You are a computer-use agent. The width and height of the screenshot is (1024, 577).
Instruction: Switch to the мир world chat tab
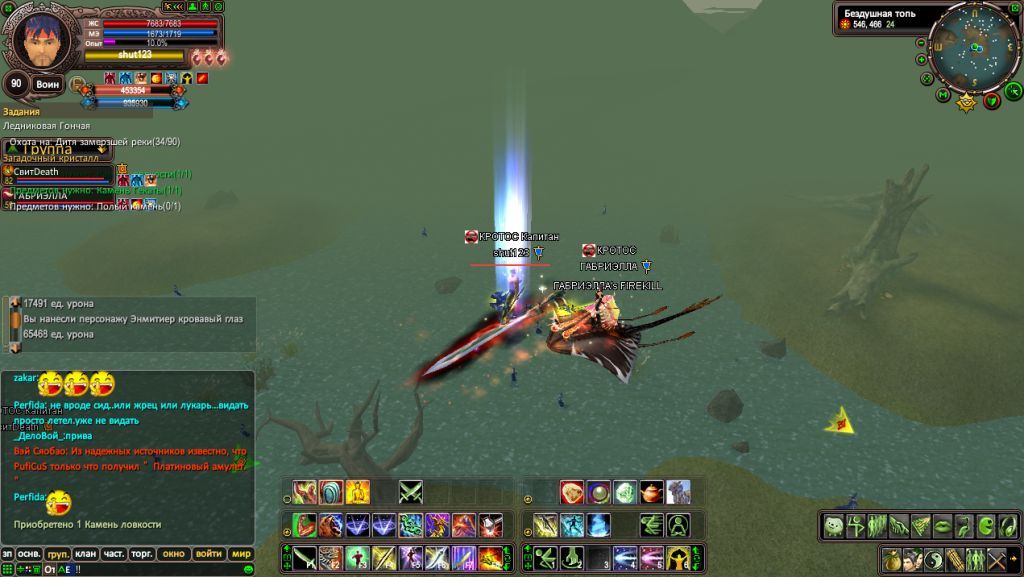pos(241,553)
